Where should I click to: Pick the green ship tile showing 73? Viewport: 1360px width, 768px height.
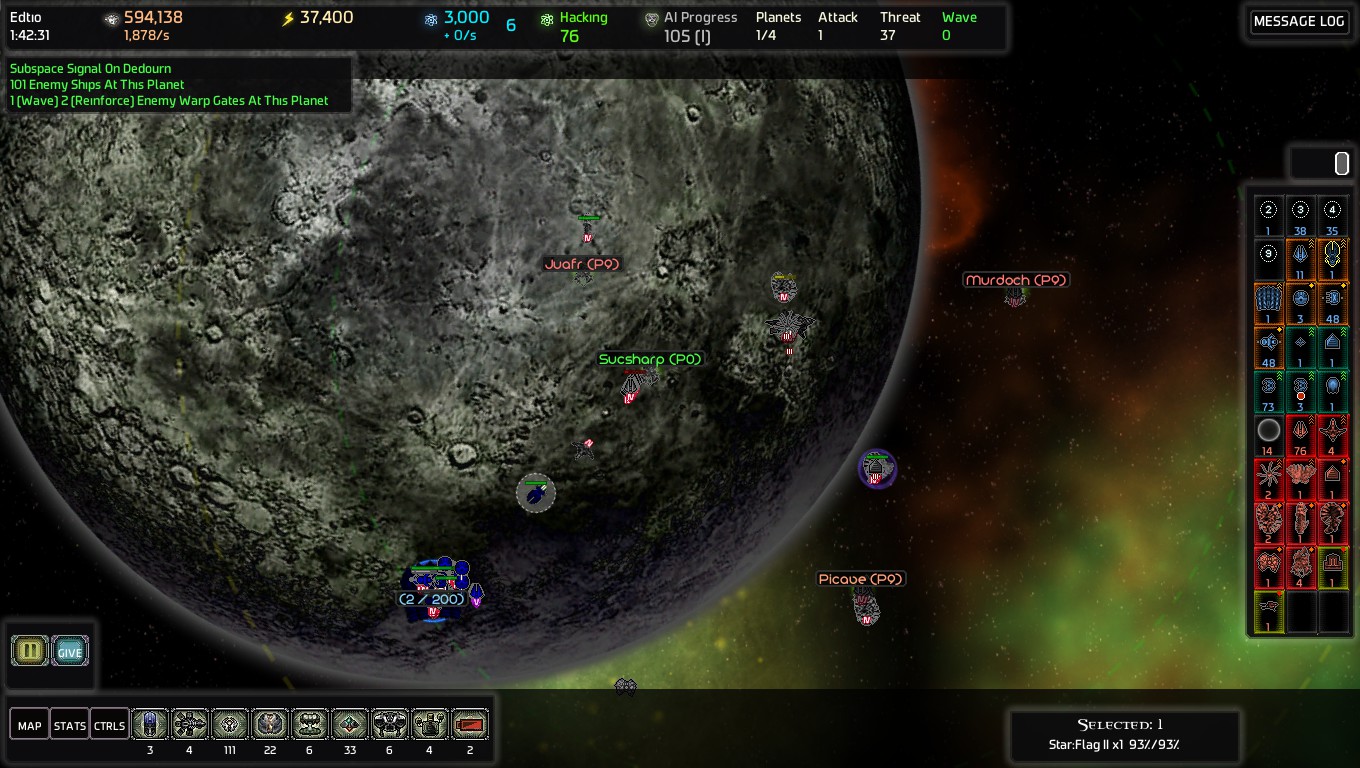(x=1269, y=391)
